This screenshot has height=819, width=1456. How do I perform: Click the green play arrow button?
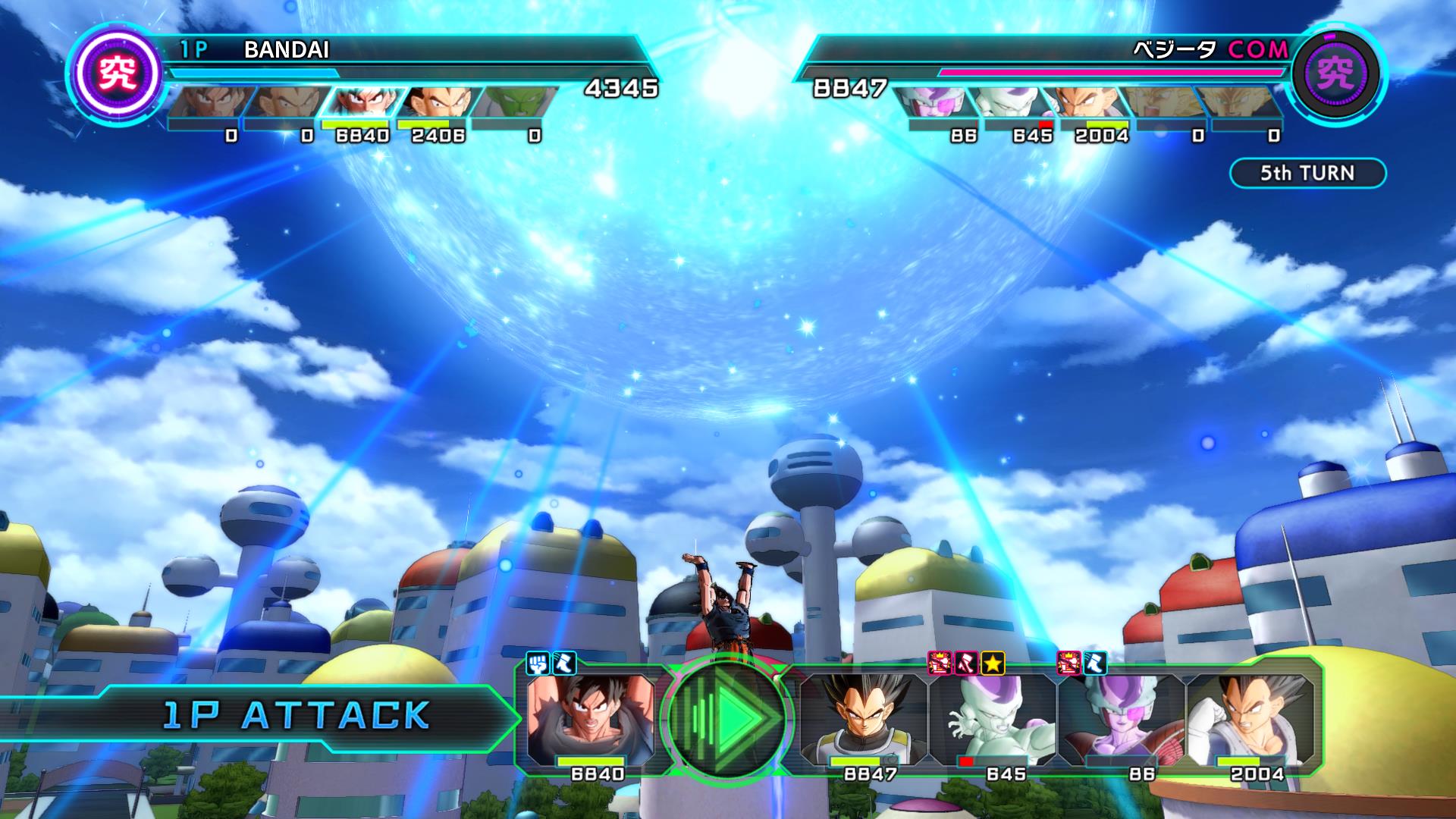(x=727, y=717)
